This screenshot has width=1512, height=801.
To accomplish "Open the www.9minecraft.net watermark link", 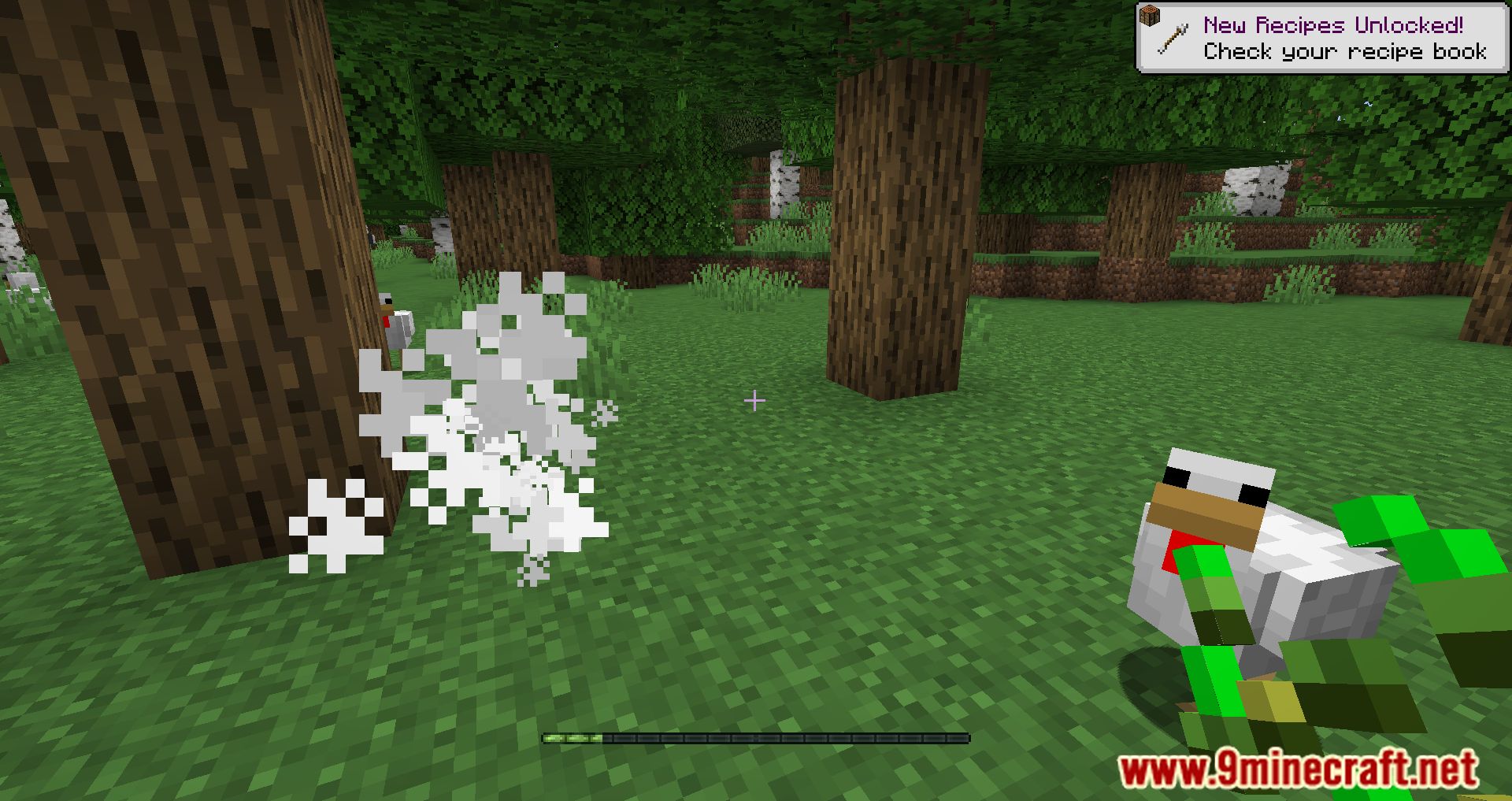I will coord(1298,769).
